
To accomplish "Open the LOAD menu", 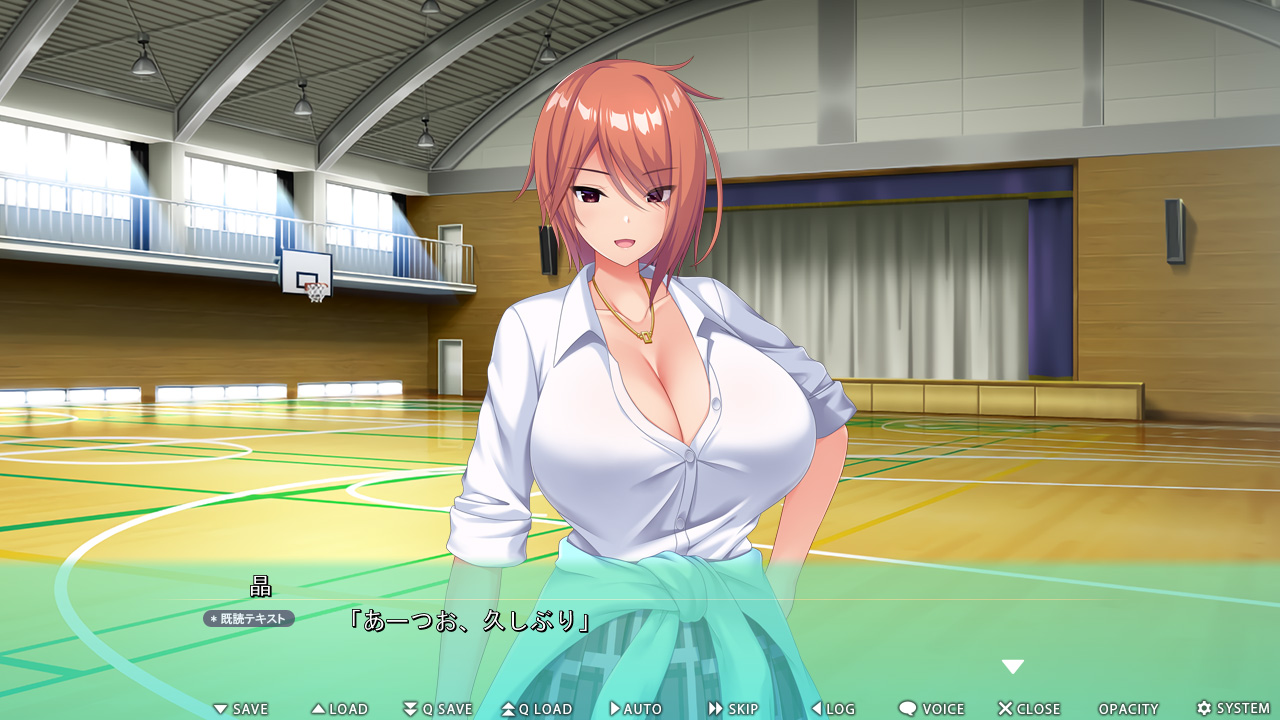I will coord(340,709).
